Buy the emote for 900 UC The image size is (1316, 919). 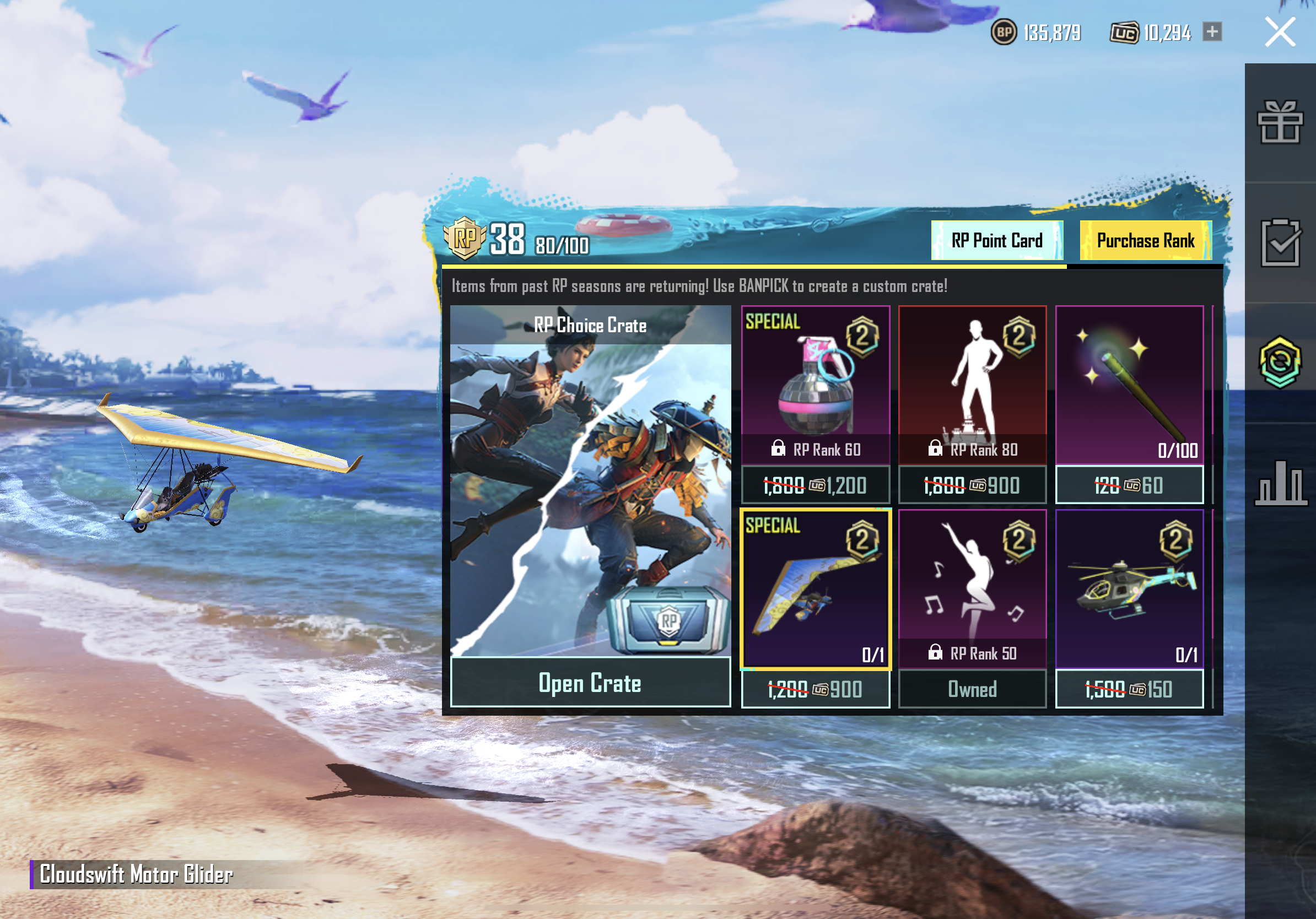click(972, 485)
